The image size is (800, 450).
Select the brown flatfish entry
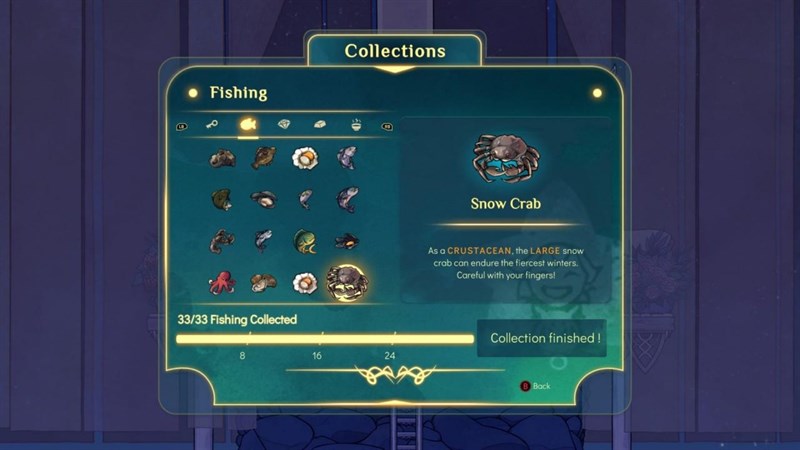click(263, 157)
